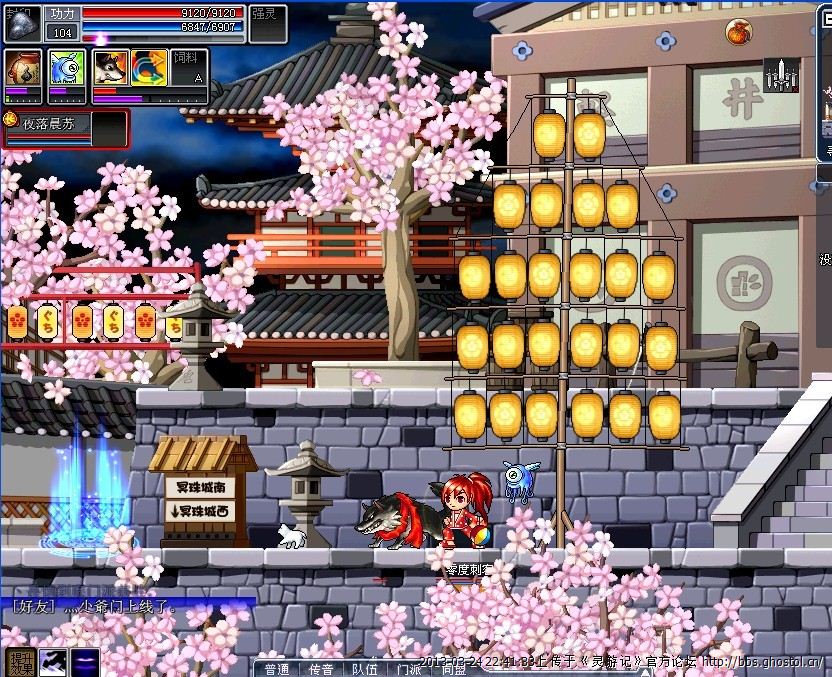
Task: Select the blue one-eyed spirit pet icon
Action: [x=66, y=68]
